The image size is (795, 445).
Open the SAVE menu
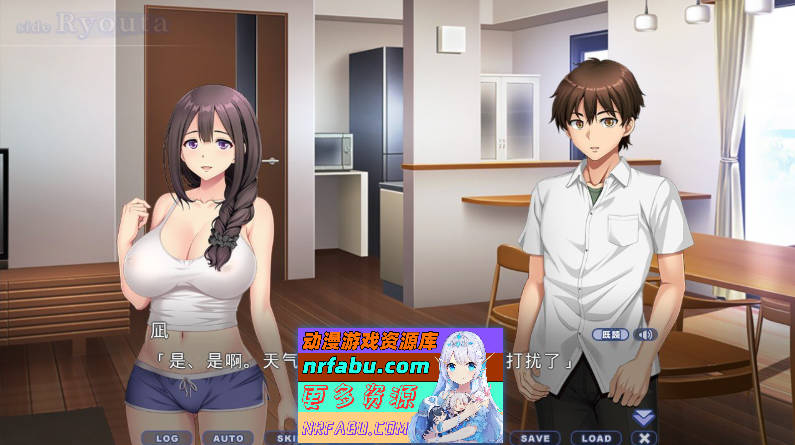535,437
